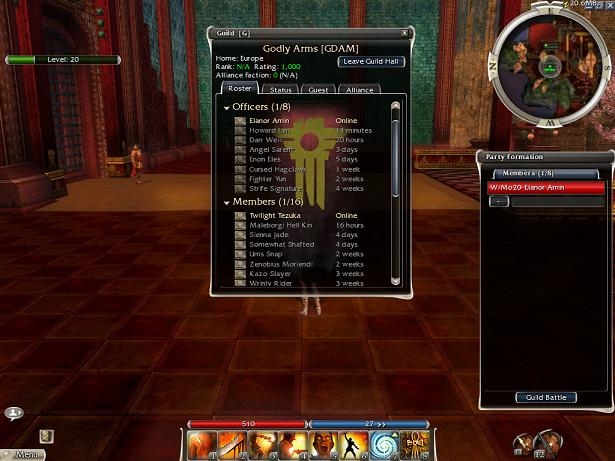Select W/Mo20 Elanor Amin party entry
The image size is (615, 461).
coord(545,187)
